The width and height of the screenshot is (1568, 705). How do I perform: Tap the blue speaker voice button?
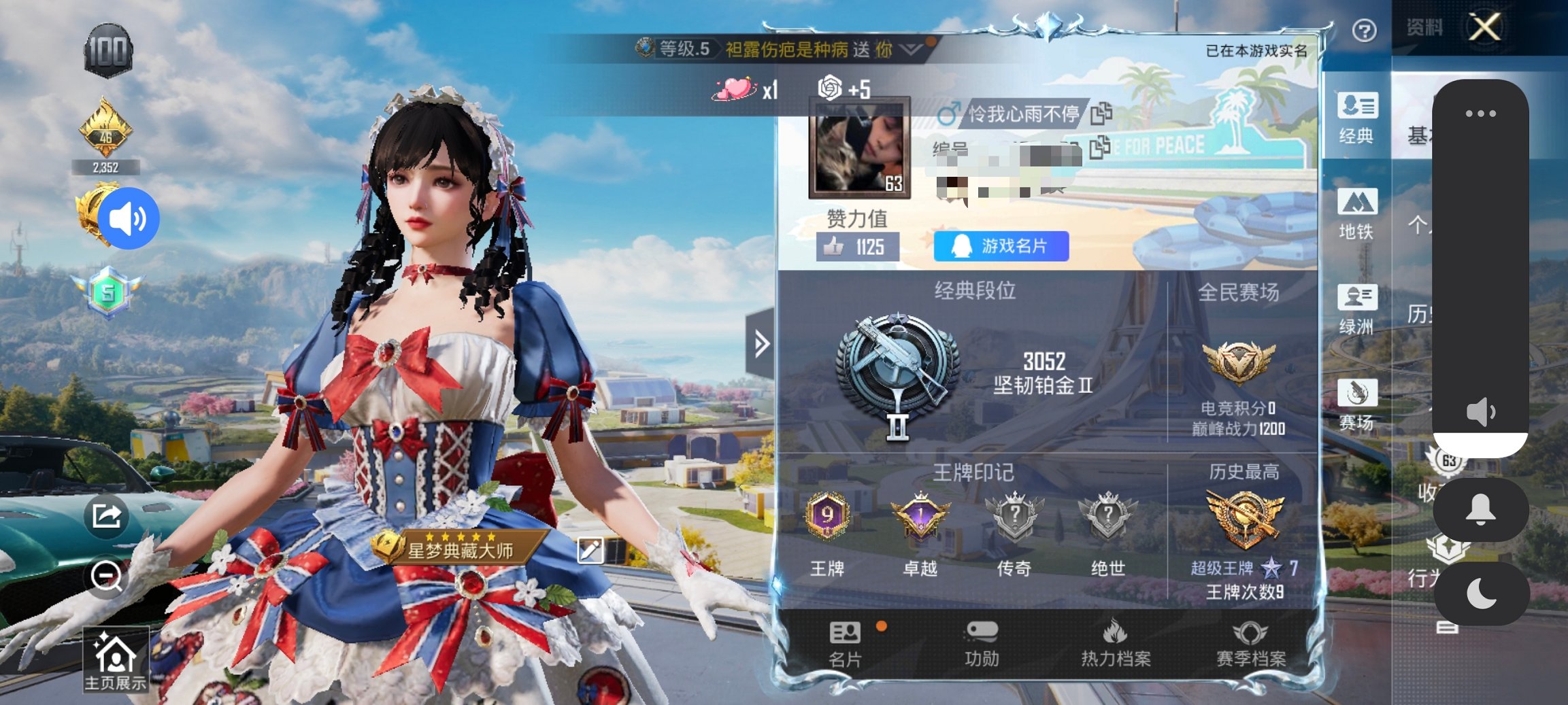tap(129, 219)
